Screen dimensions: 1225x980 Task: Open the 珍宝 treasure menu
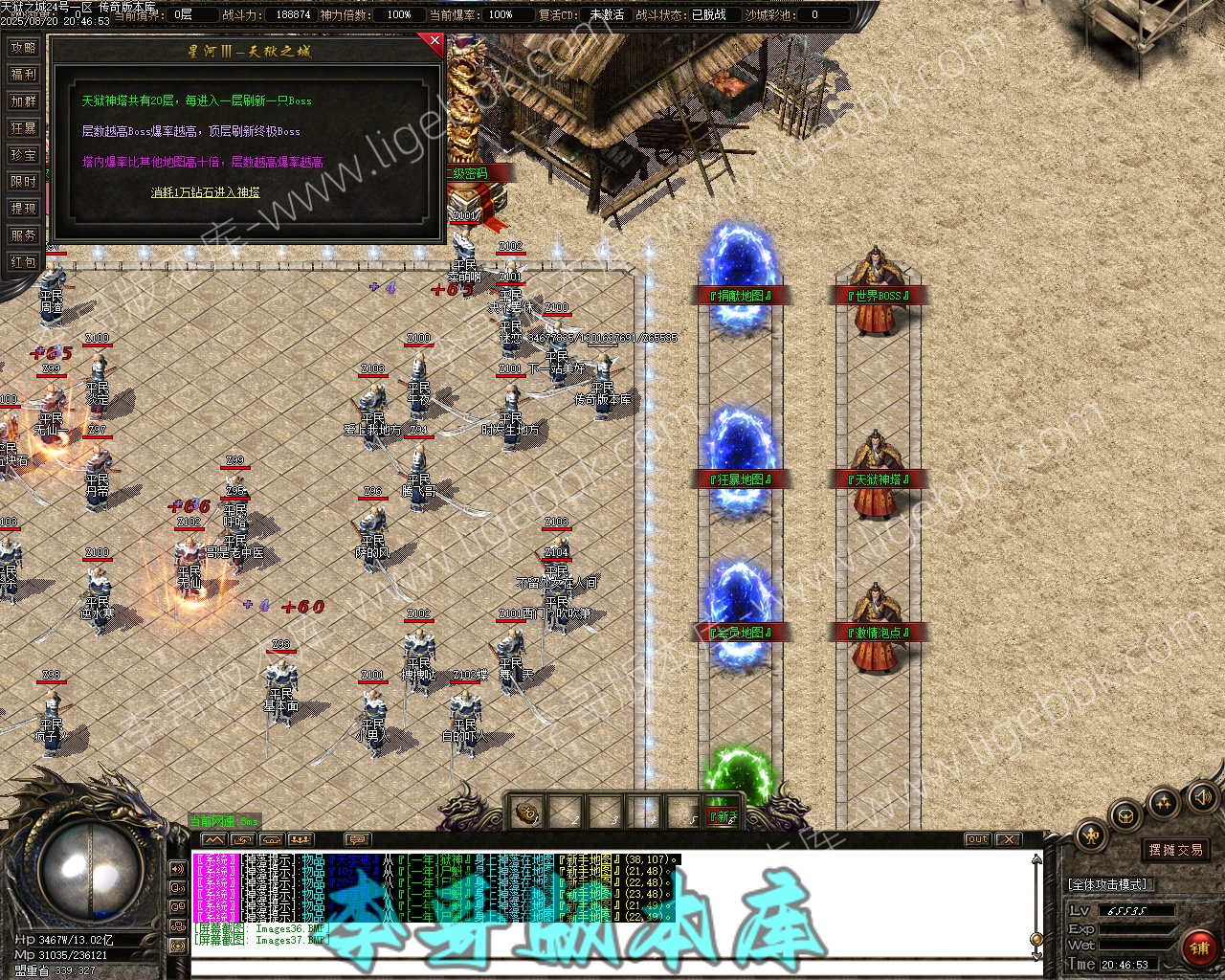23,155
